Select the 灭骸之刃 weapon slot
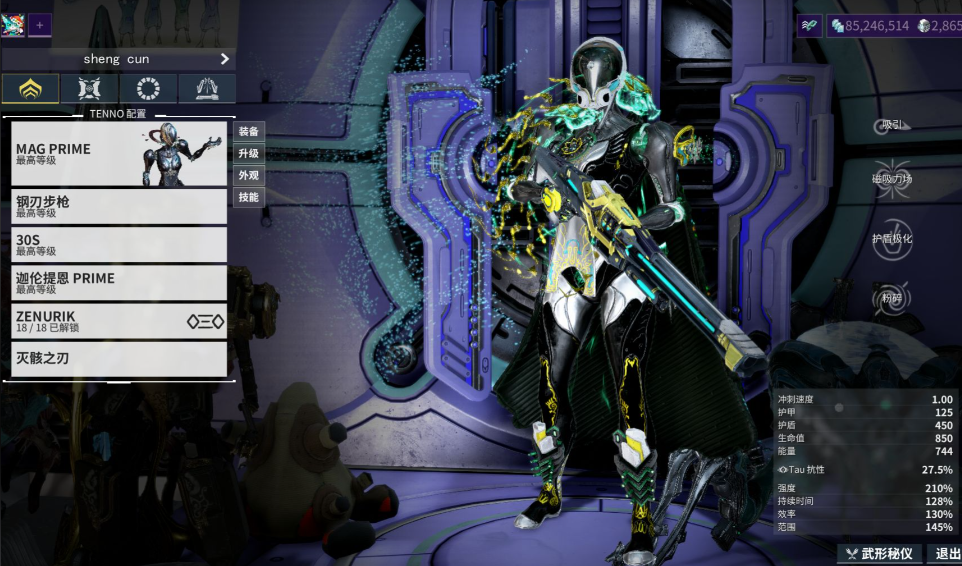Image resolution: width=962 pixels, height=566 pixels. point(120,359)
